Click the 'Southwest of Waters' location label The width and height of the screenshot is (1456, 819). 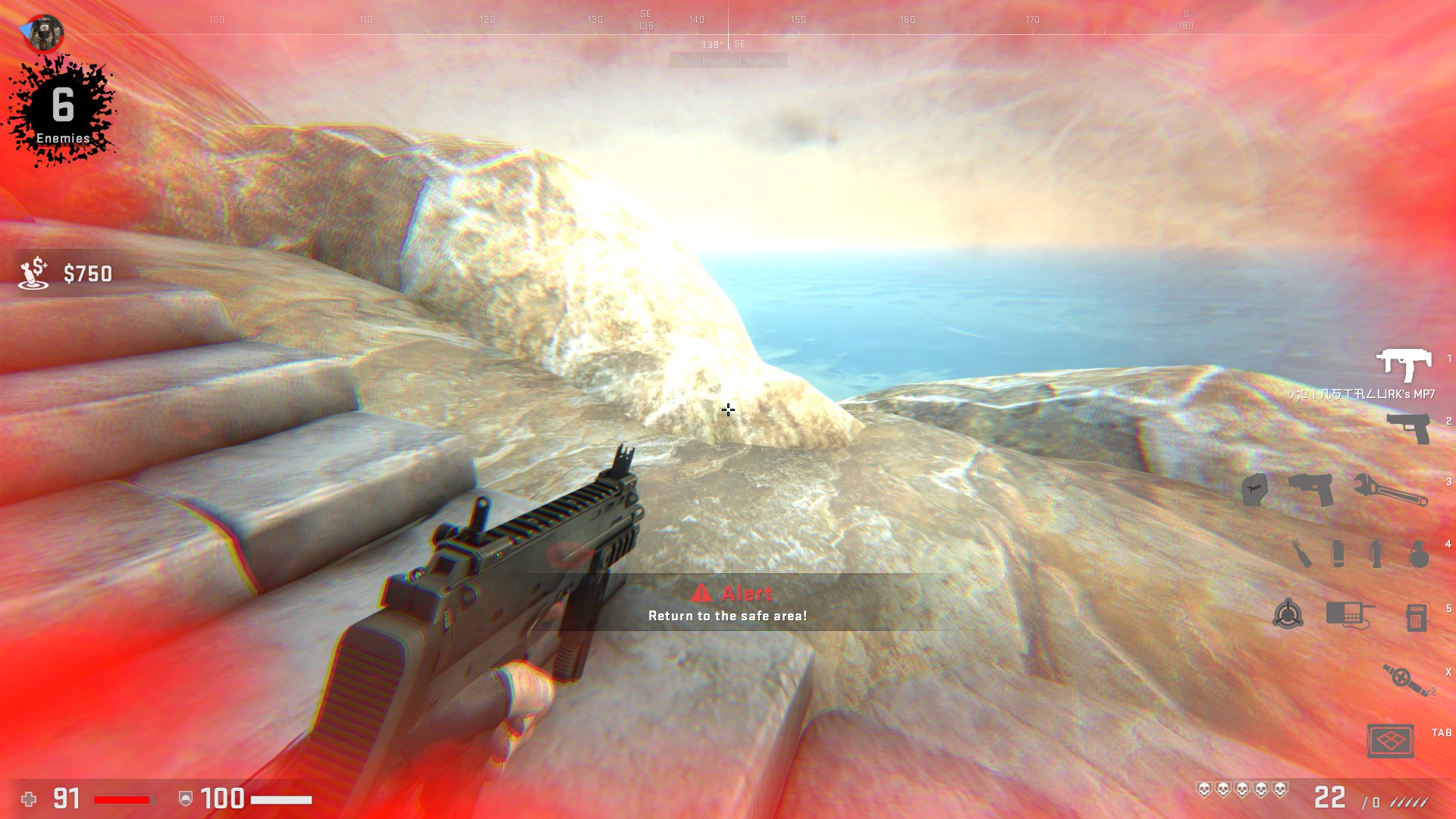tap(728, 60)
